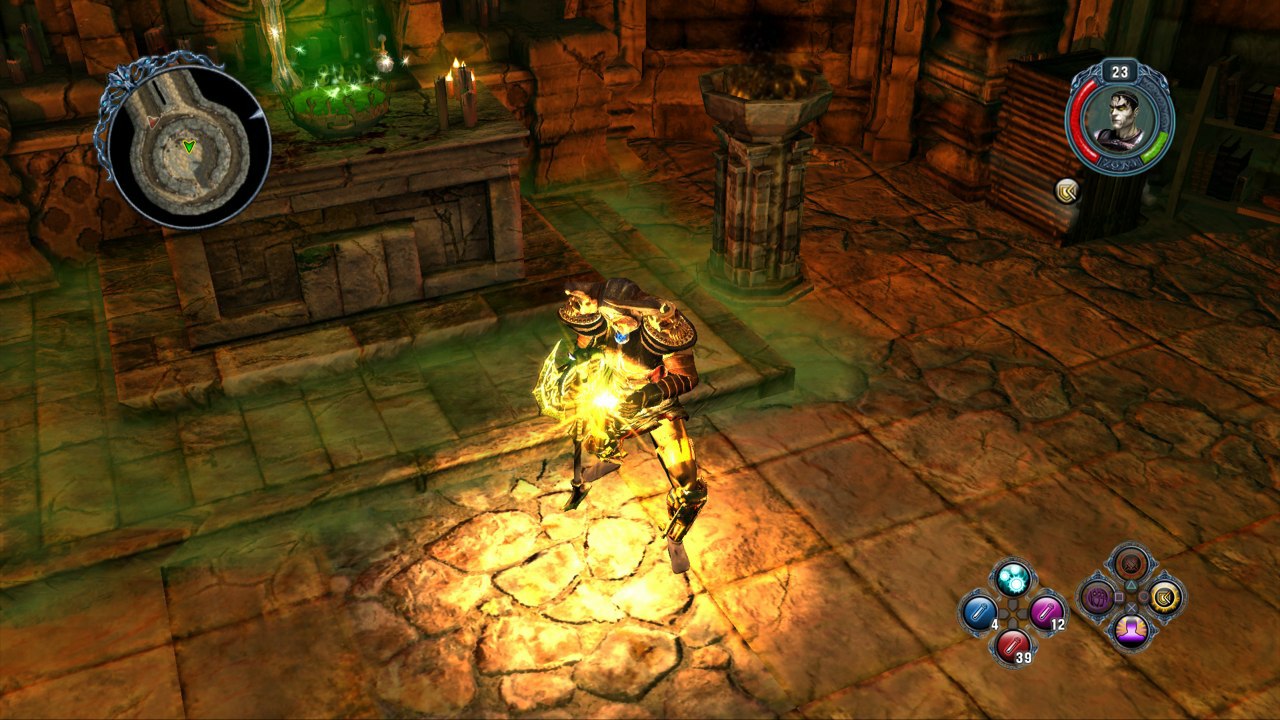Click the X button prompt icon
The image size is (1280, 720).
[x=1133, y=608]
